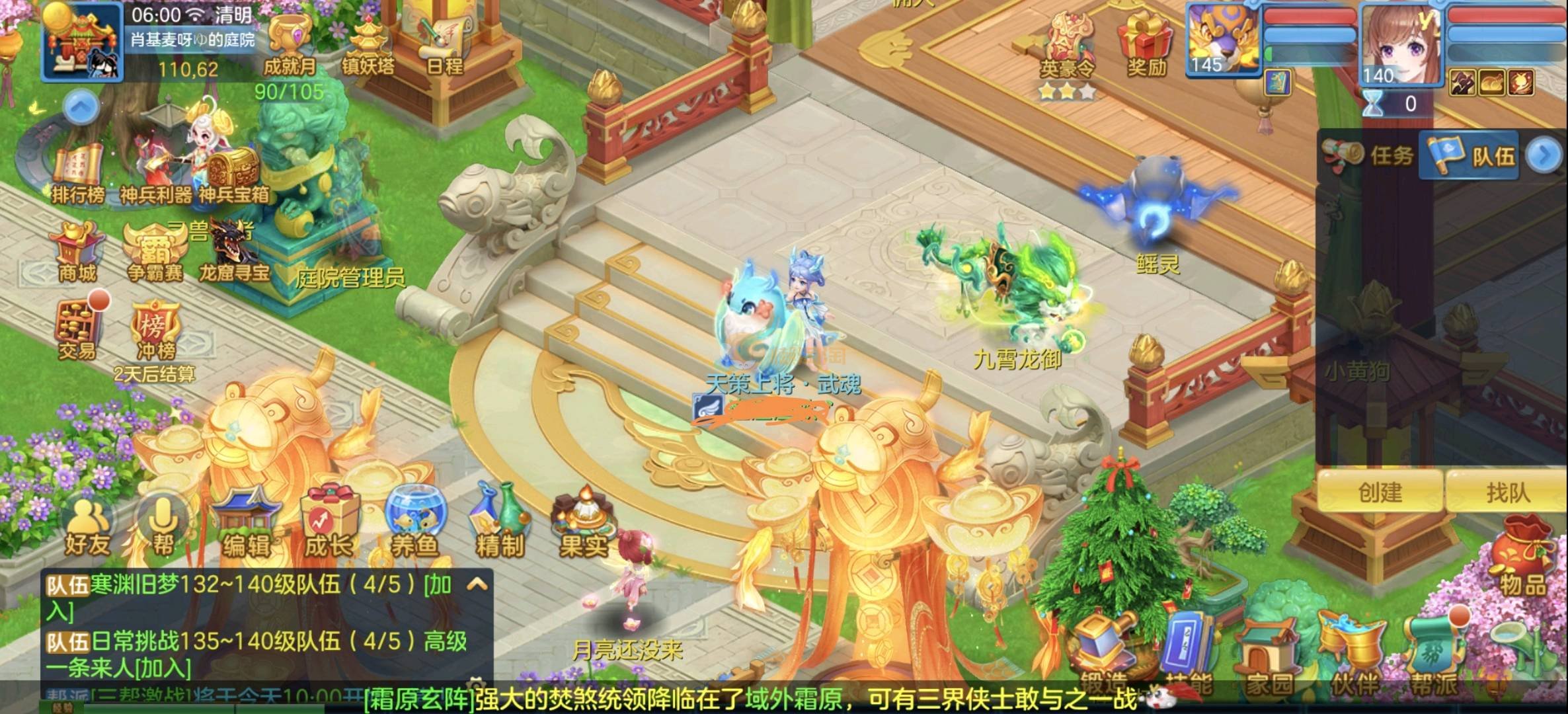Open the 养鱼 fish bowl icon

[x=415, y=526]
